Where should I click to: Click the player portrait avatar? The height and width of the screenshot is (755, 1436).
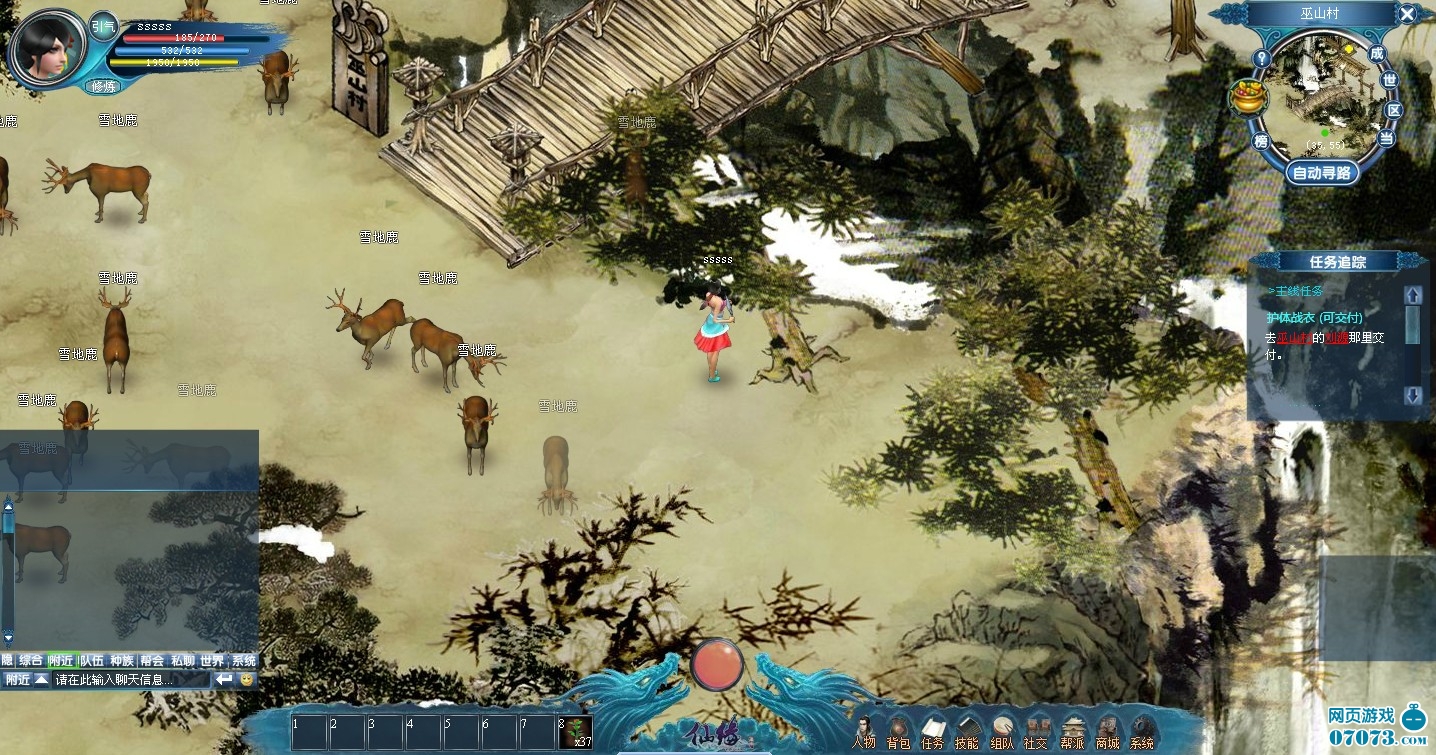click(x=47, y=45)
